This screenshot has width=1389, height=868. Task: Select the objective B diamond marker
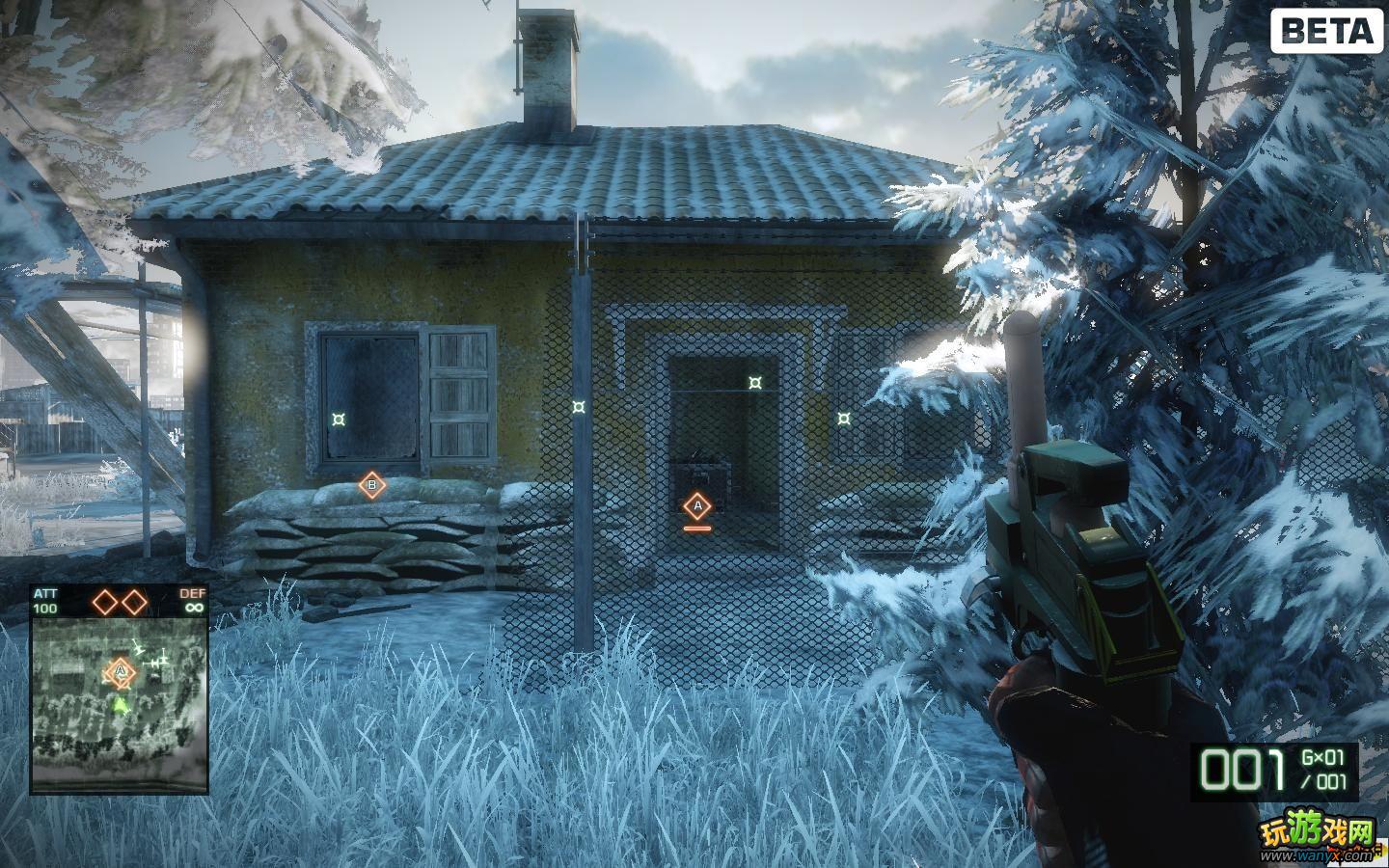pos(372,485)
